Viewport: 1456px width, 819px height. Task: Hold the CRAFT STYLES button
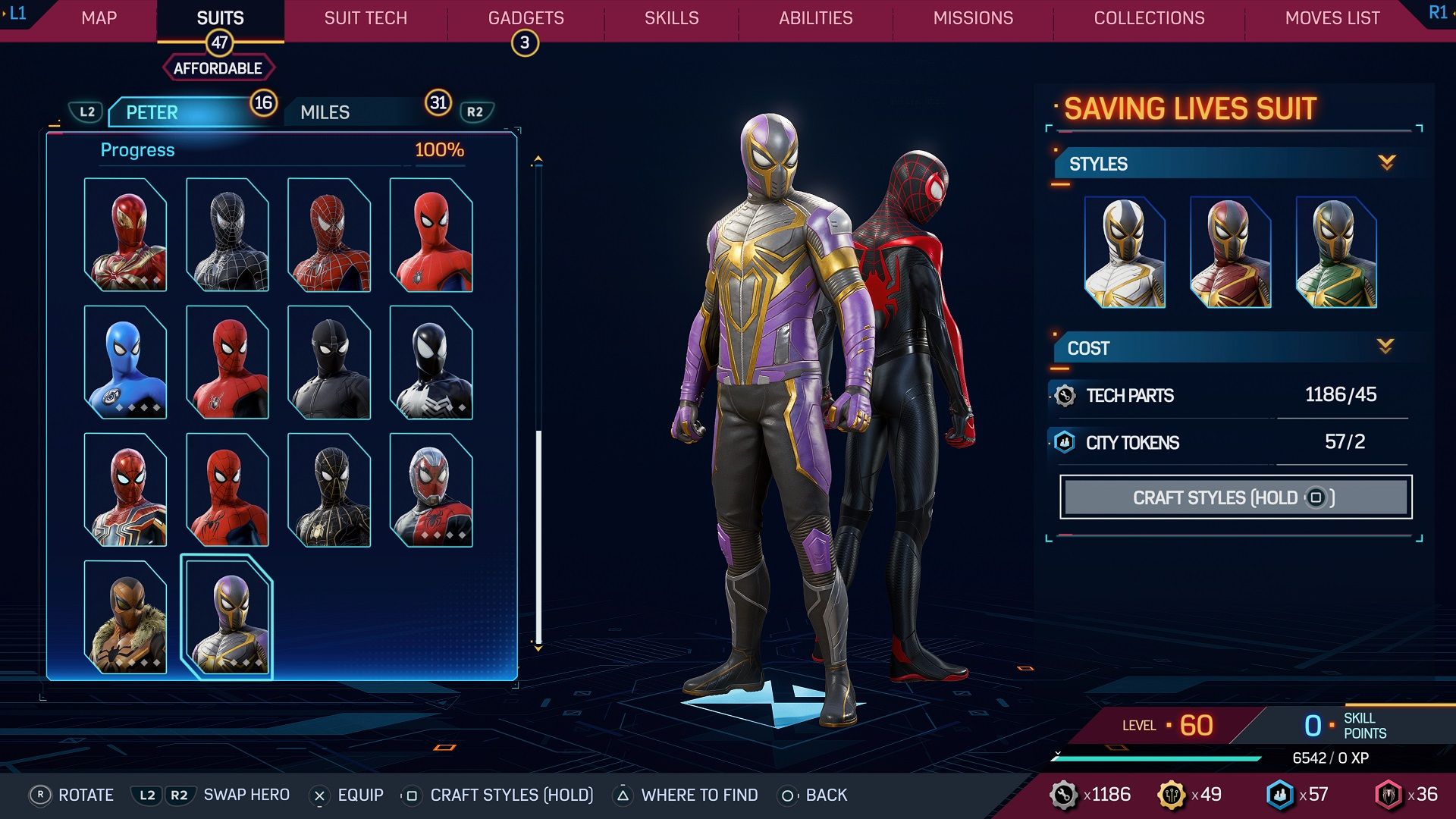pyautogui.click(x=1235, y=497)
